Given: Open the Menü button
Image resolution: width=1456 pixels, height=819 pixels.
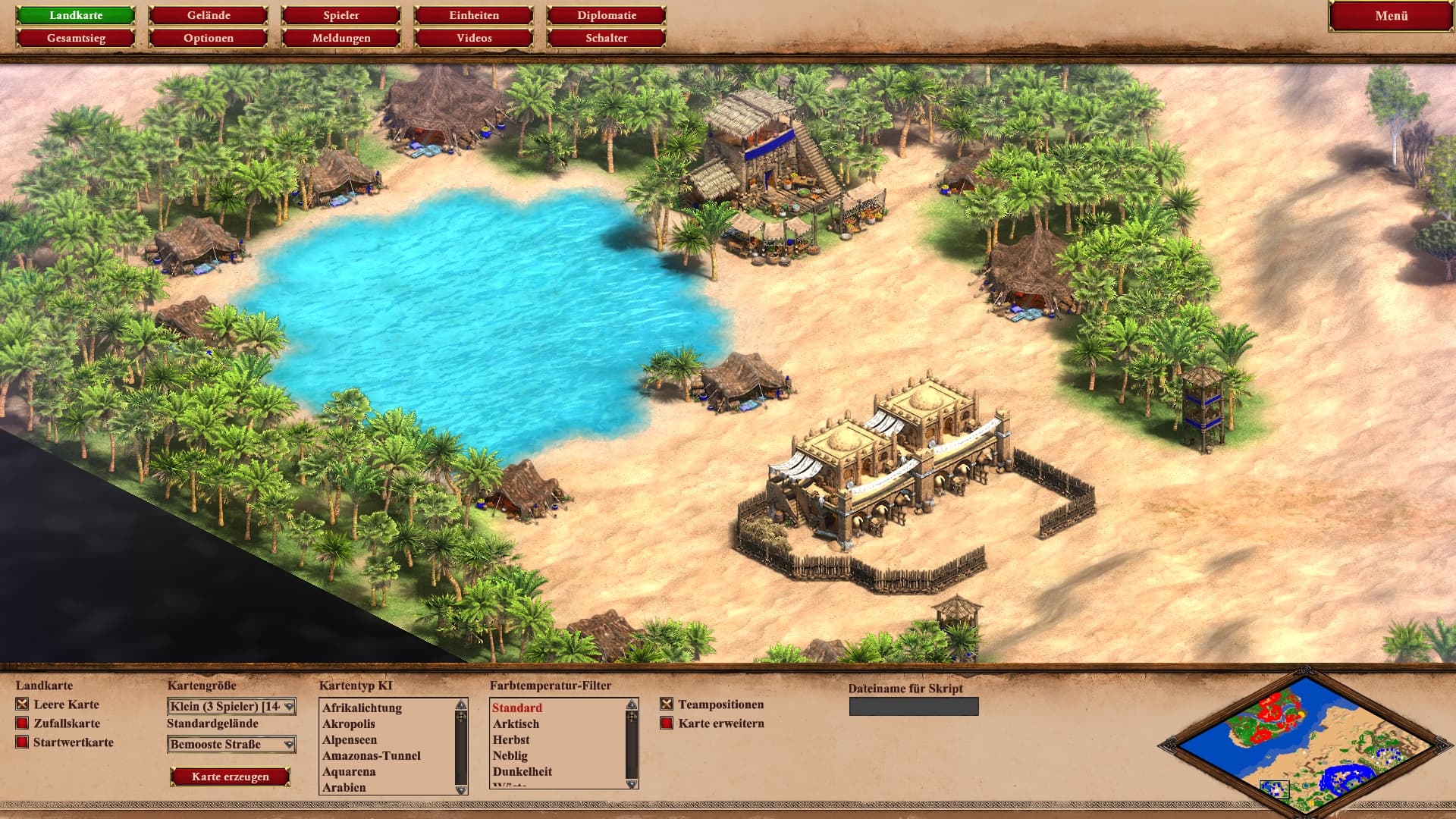Looking at the screenshot, I should pos(1391,16).
